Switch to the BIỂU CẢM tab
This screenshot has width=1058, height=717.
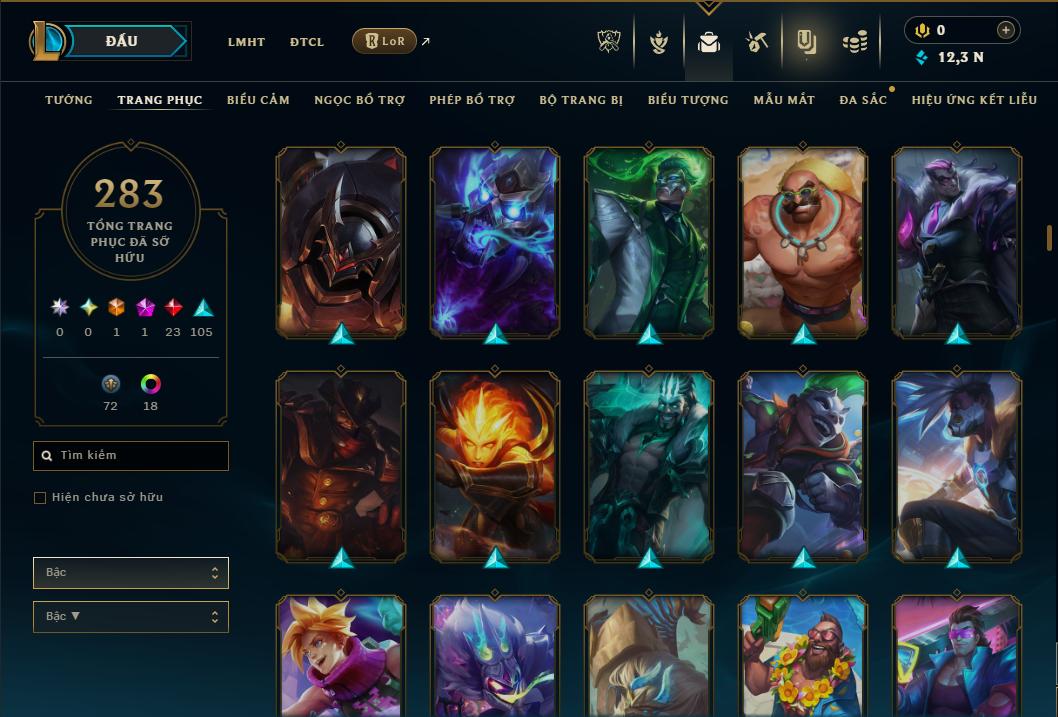pyautogui.click(x=258, y=100)
